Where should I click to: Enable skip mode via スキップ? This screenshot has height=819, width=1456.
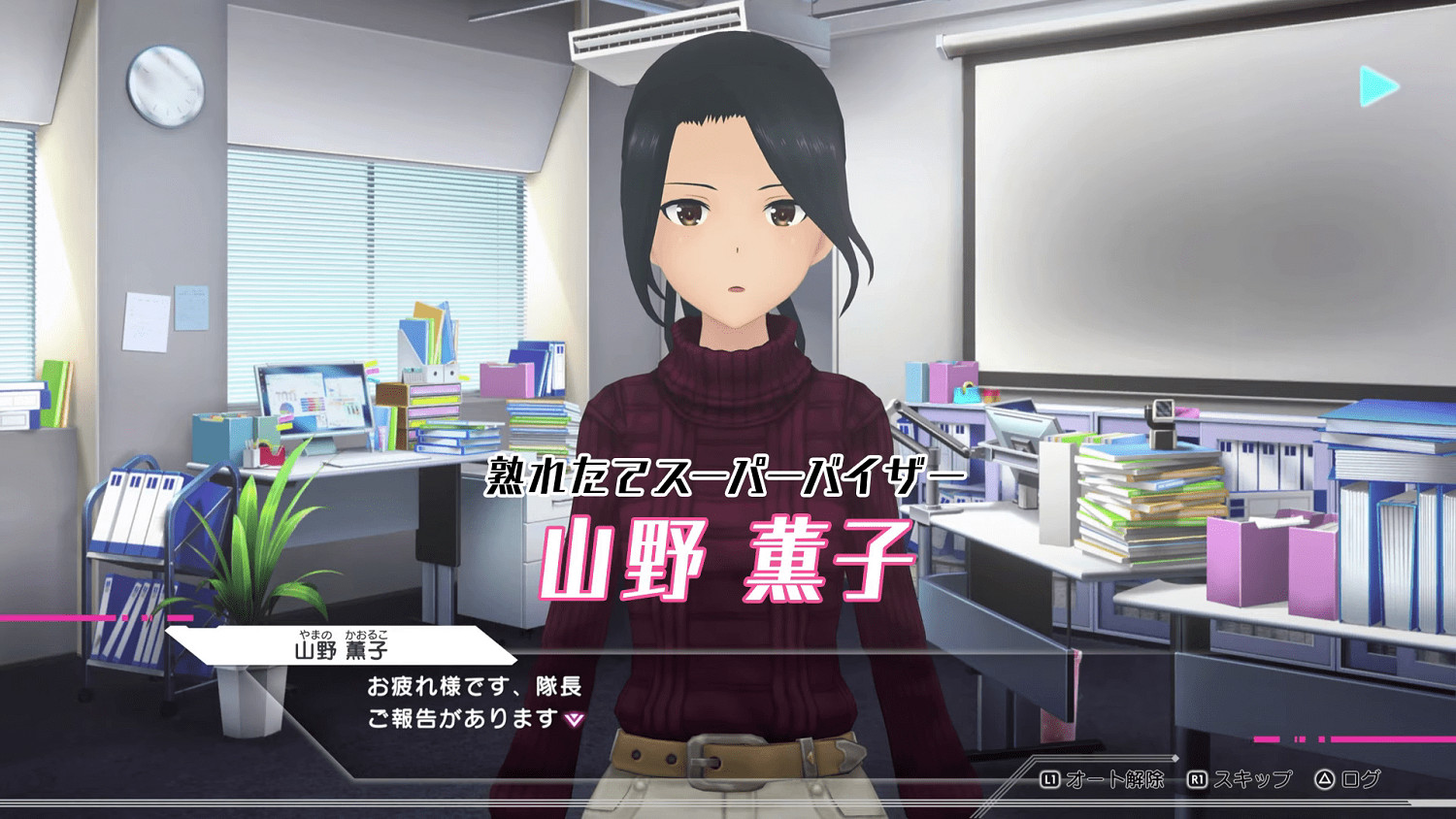click(x=1255, y=777)
